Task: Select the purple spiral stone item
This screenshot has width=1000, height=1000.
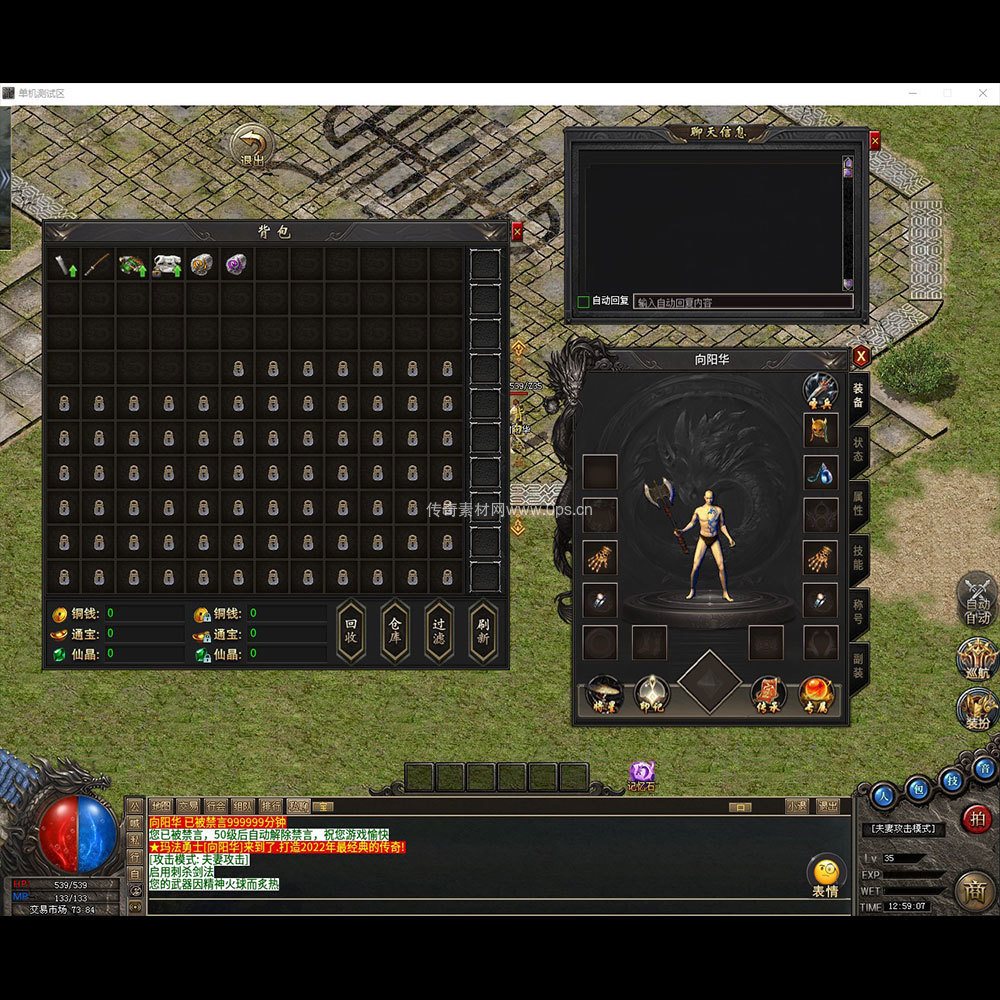Action: pos(236,265)
